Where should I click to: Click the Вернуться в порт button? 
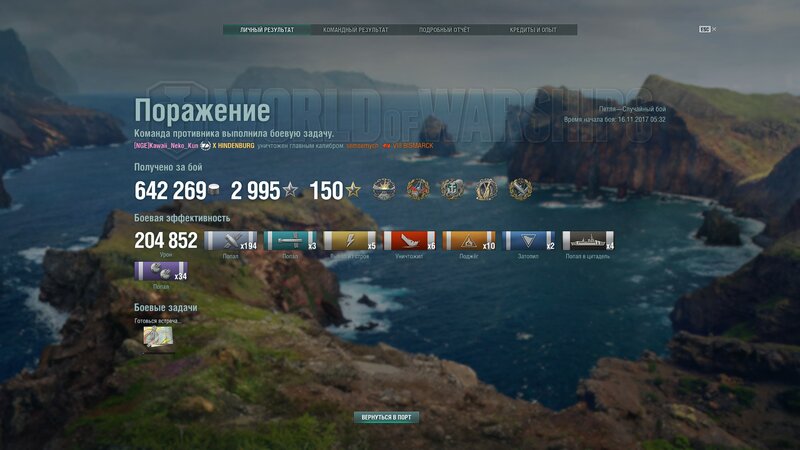pos(385,417)
